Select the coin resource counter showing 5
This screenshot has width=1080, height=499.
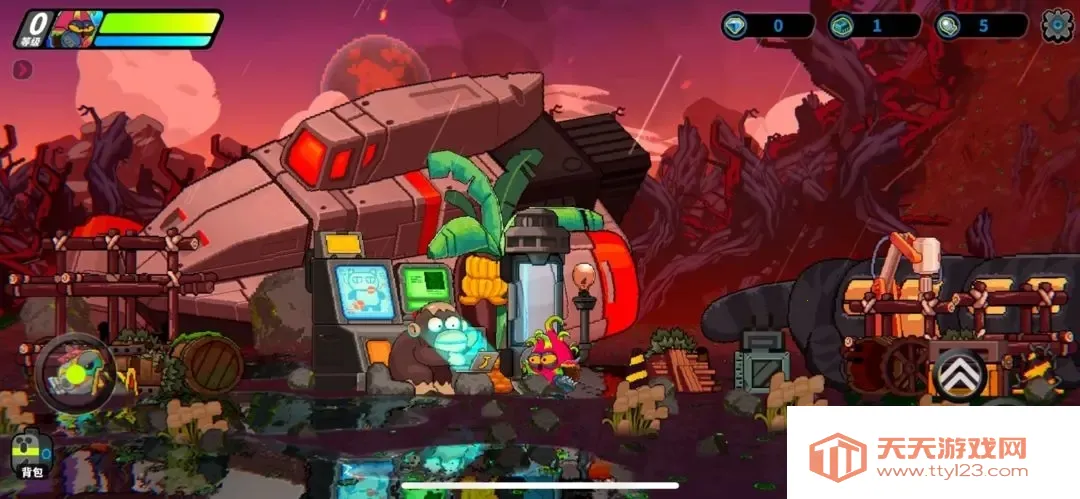click(981, 25)
